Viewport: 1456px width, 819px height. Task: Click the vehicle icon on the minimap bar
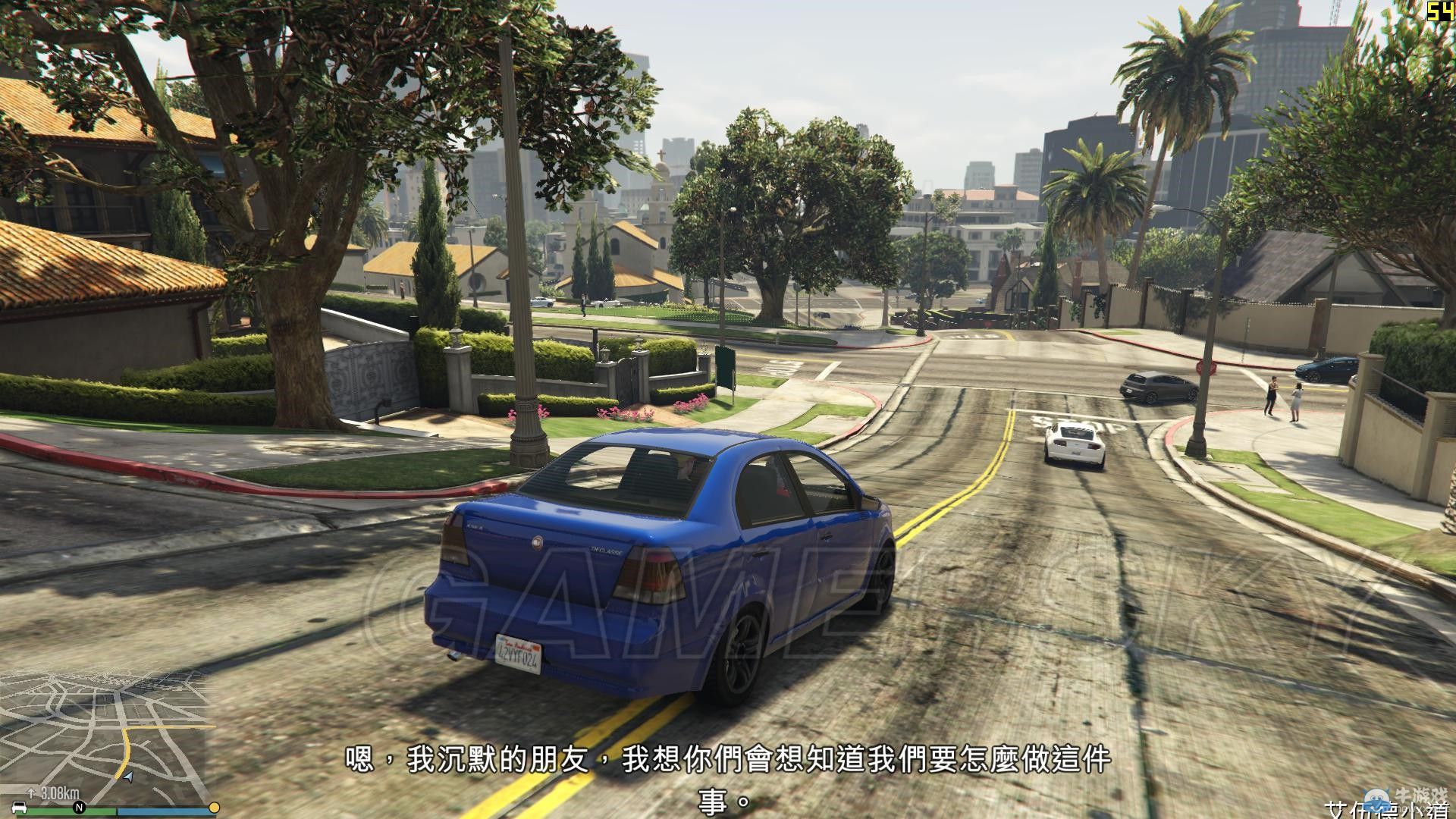point(19,808)
